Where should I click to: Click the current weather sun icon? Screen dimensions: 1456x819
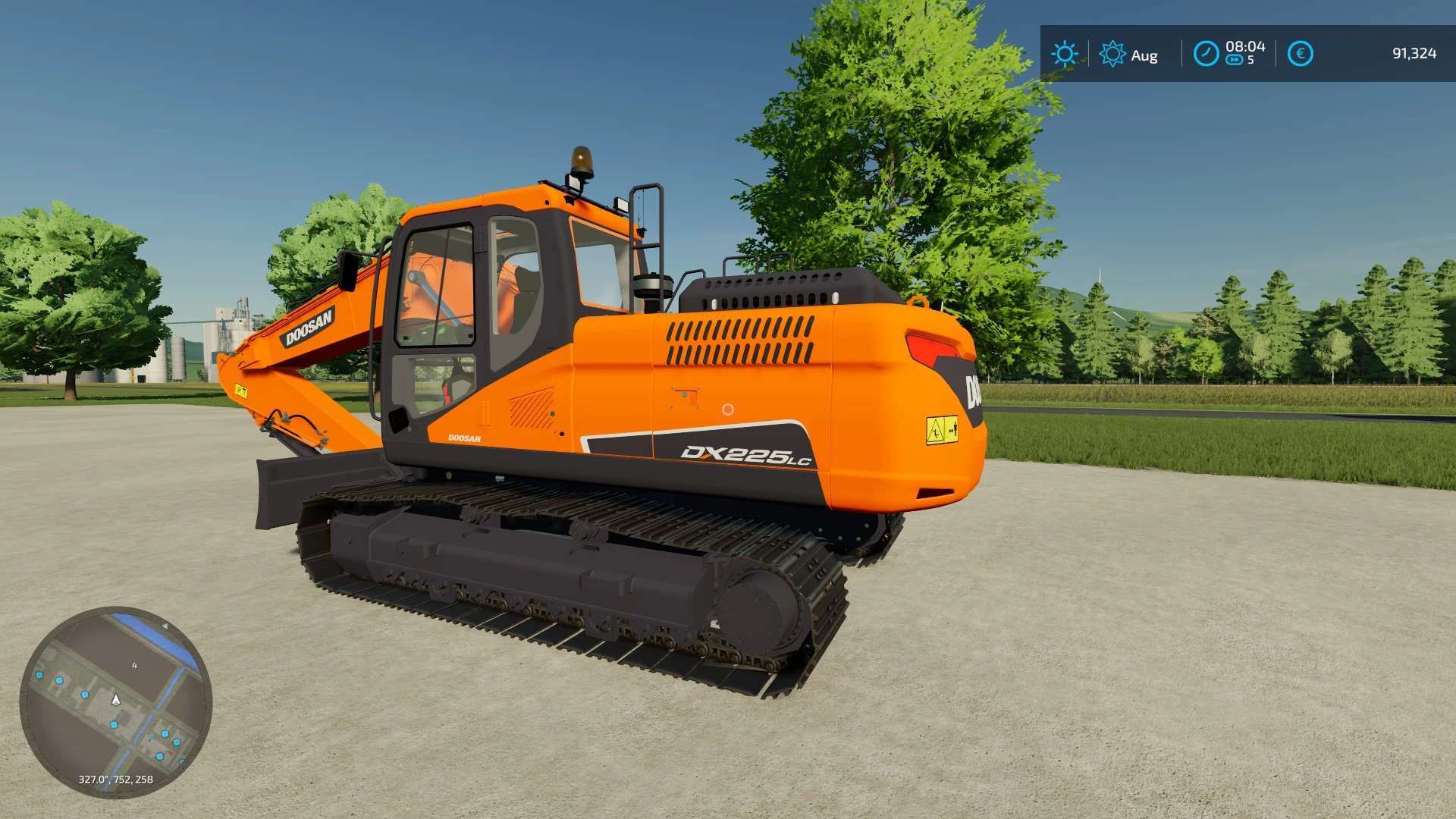pos(1065,54)
